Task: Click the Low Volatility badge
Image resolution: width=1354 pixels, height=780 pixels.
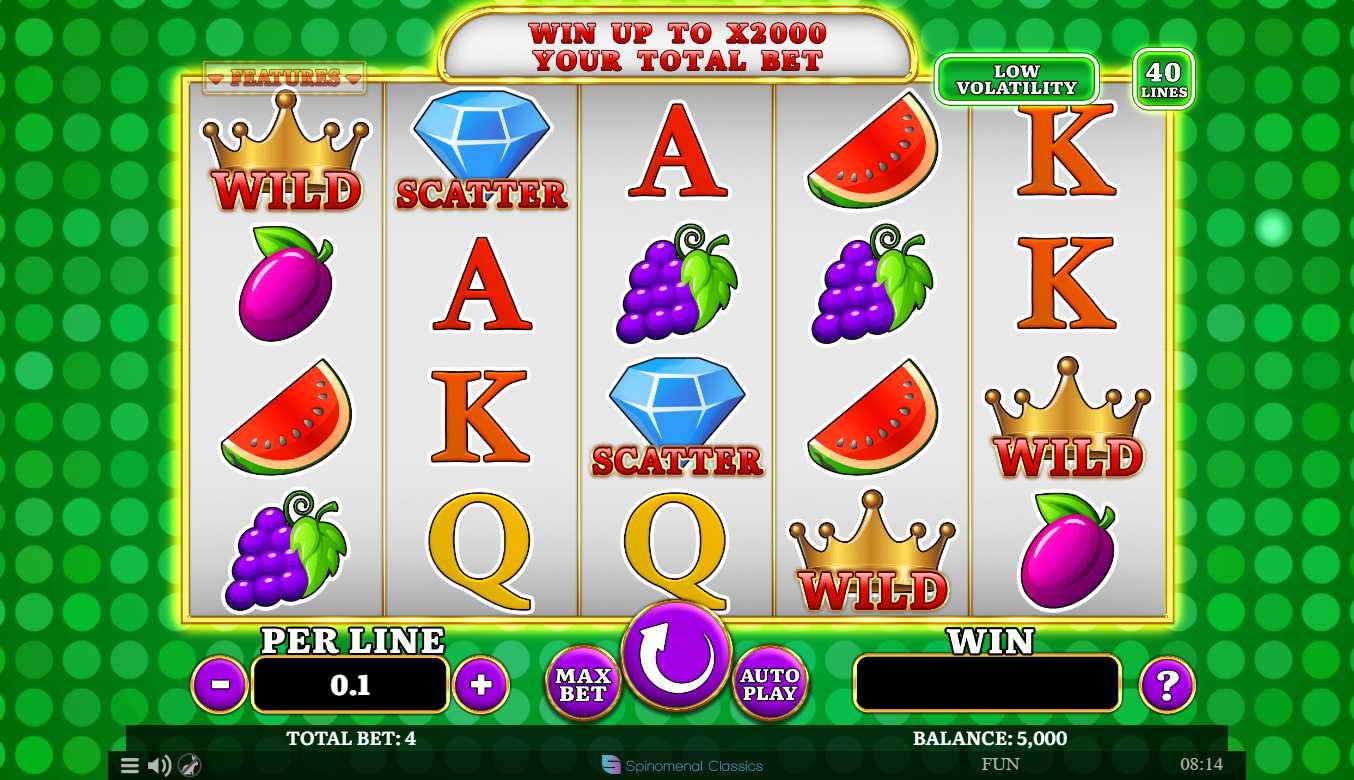Action: click(1016, 80)
